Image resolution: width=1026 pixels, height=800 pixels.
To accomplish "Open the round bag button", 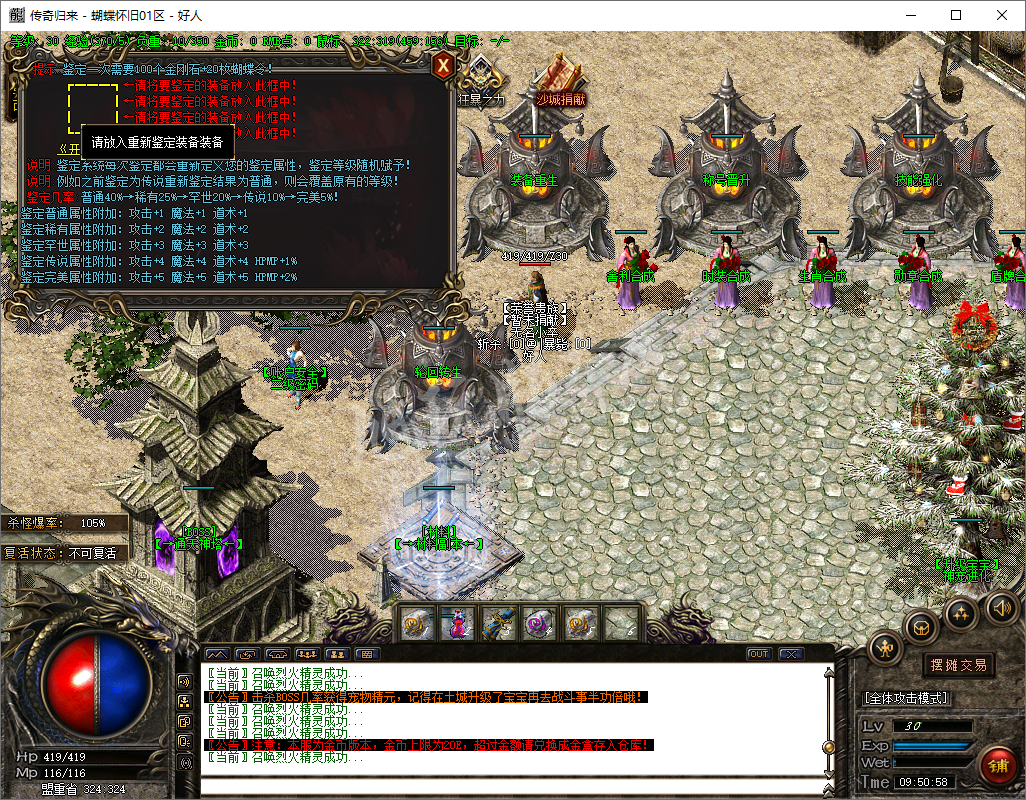I will (922, 627).
